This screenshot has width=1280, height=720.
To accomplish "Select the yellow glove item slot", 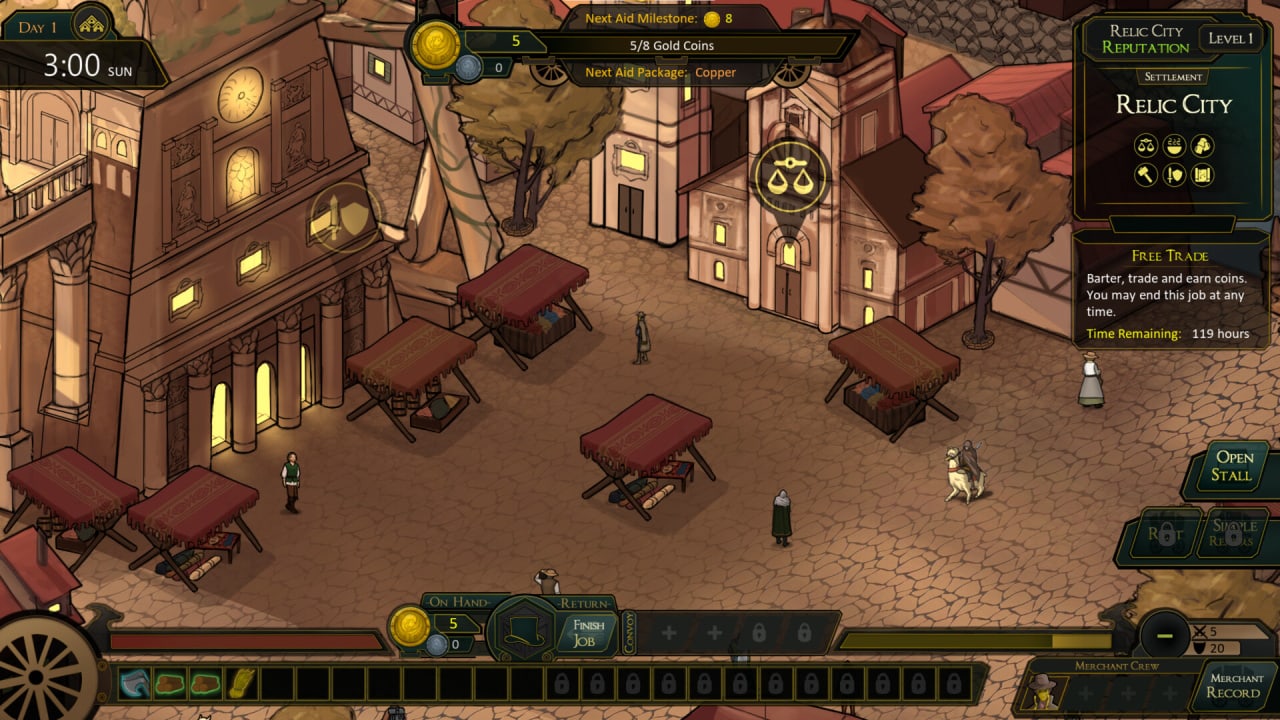I will point(242,684).
